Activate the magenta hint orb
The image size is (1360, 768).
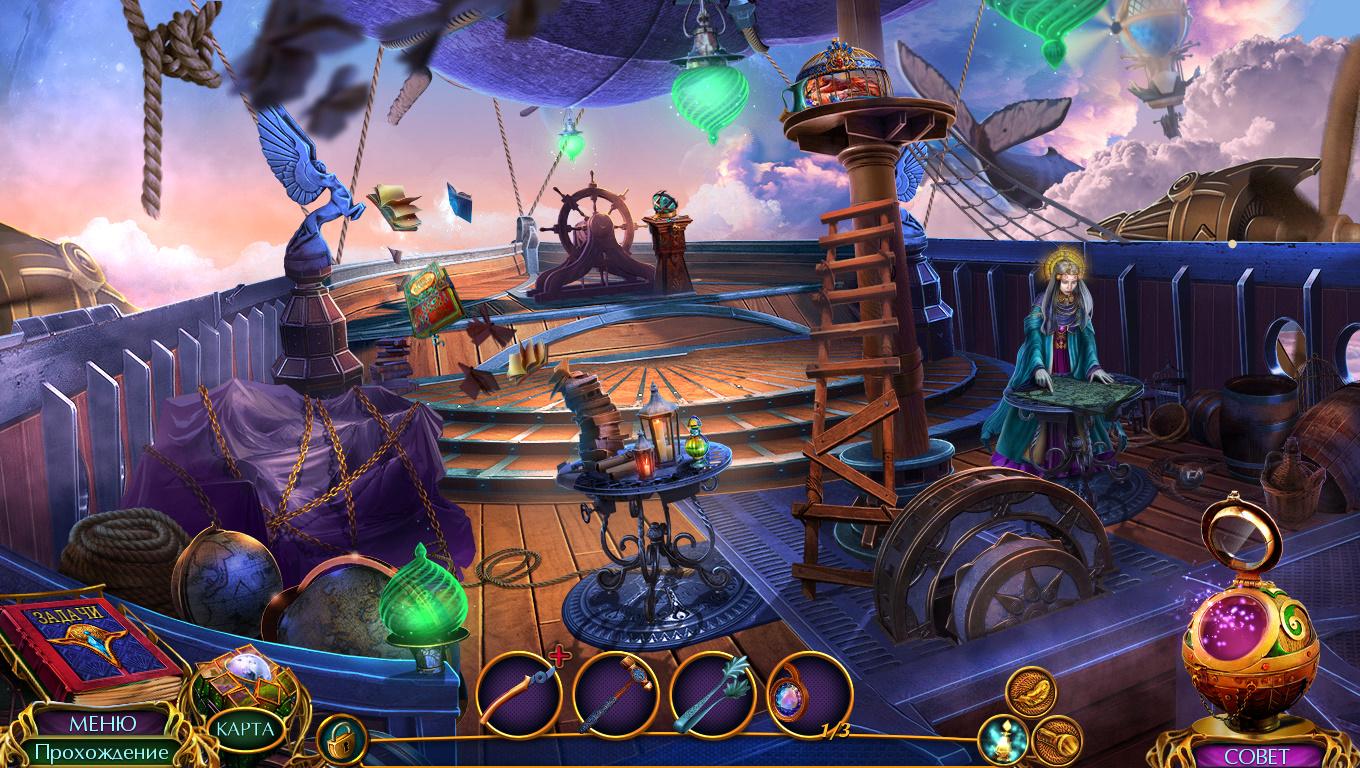tap(1237, 638)
